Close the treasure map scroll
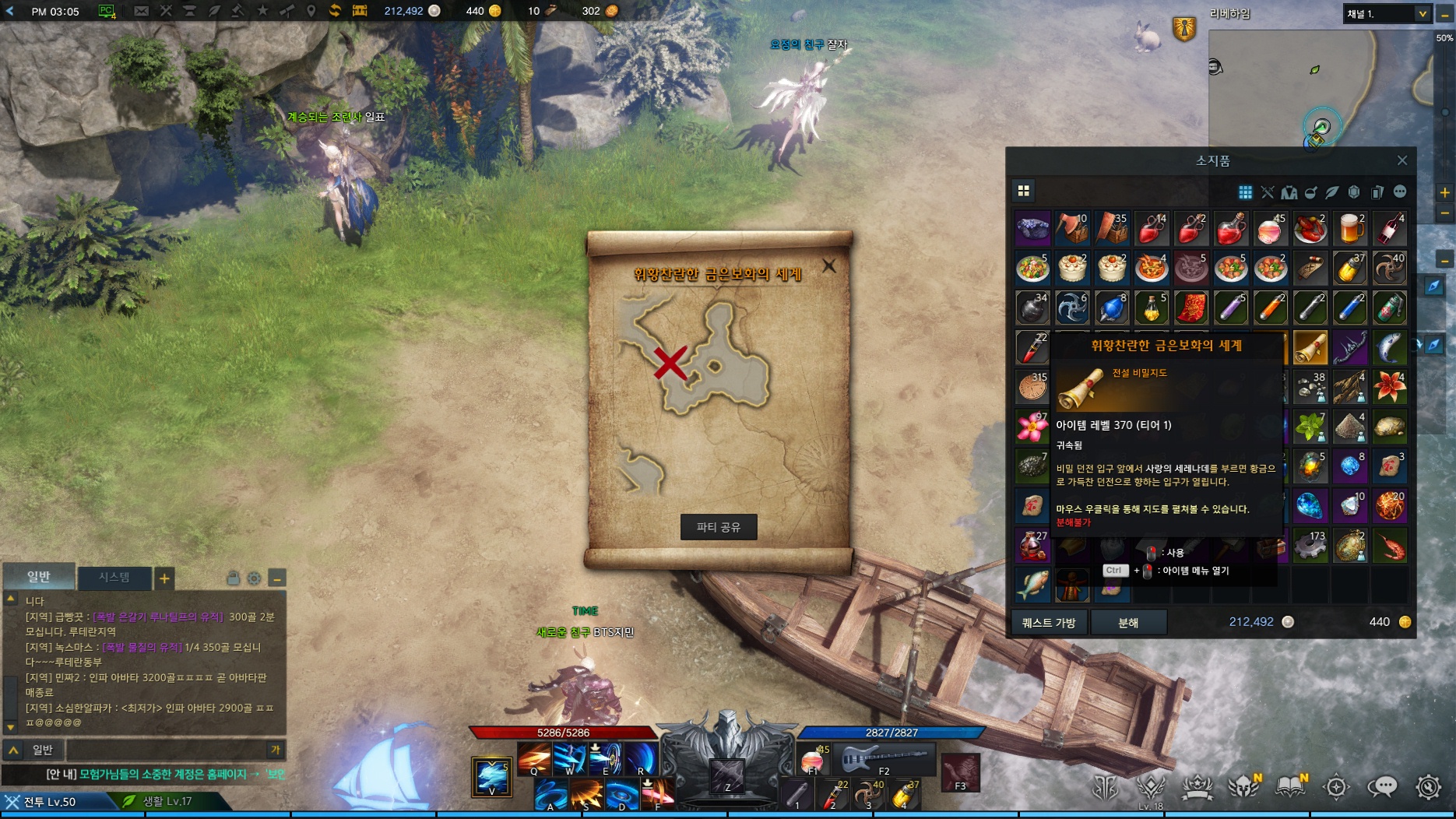Image resolution: width=1456 pixels, height=819 pixels. pyautogui.click(x=829, y=266)
